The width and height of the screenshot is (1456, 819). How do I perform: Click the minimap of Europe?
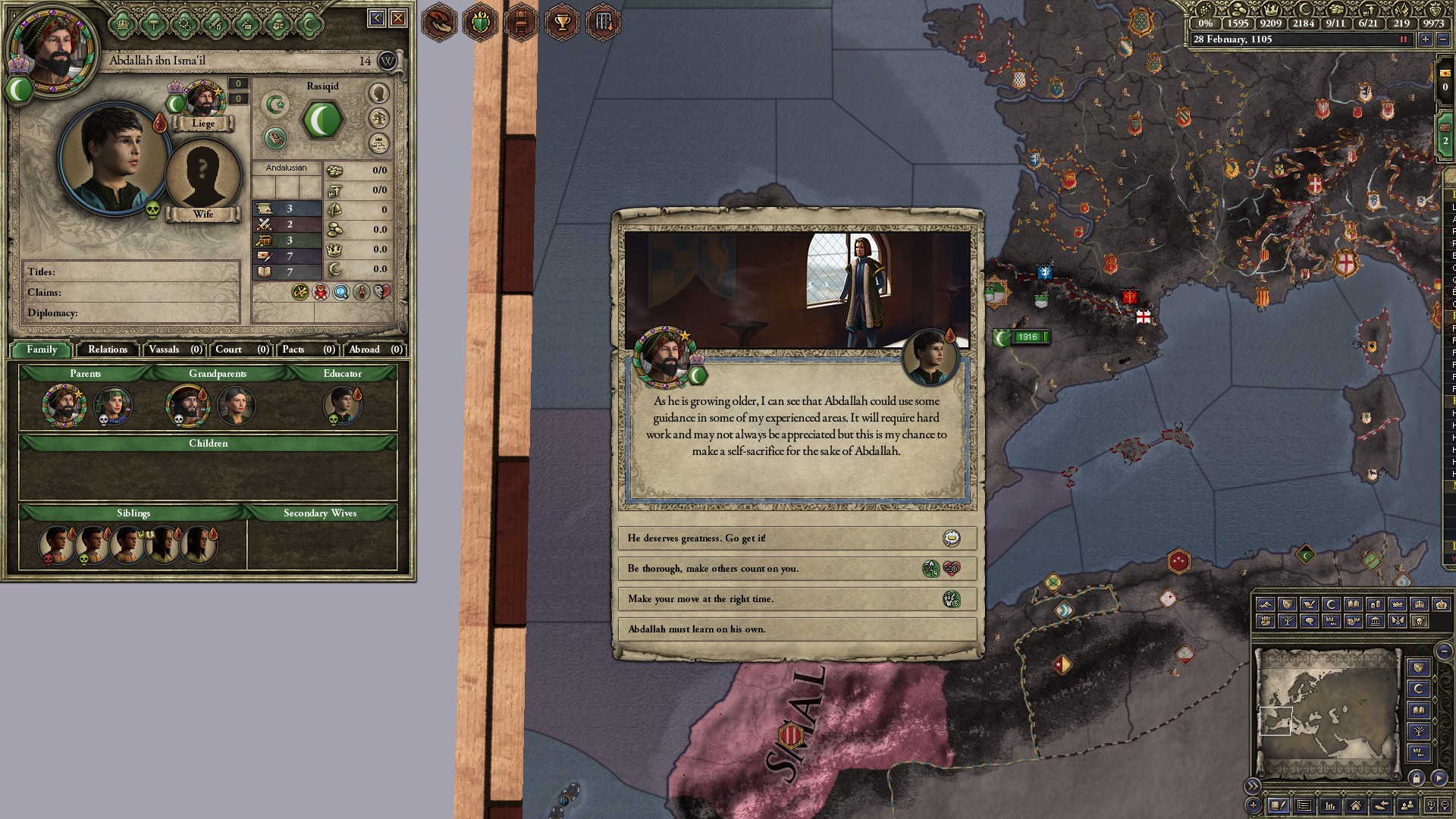tap(1327, 713)
